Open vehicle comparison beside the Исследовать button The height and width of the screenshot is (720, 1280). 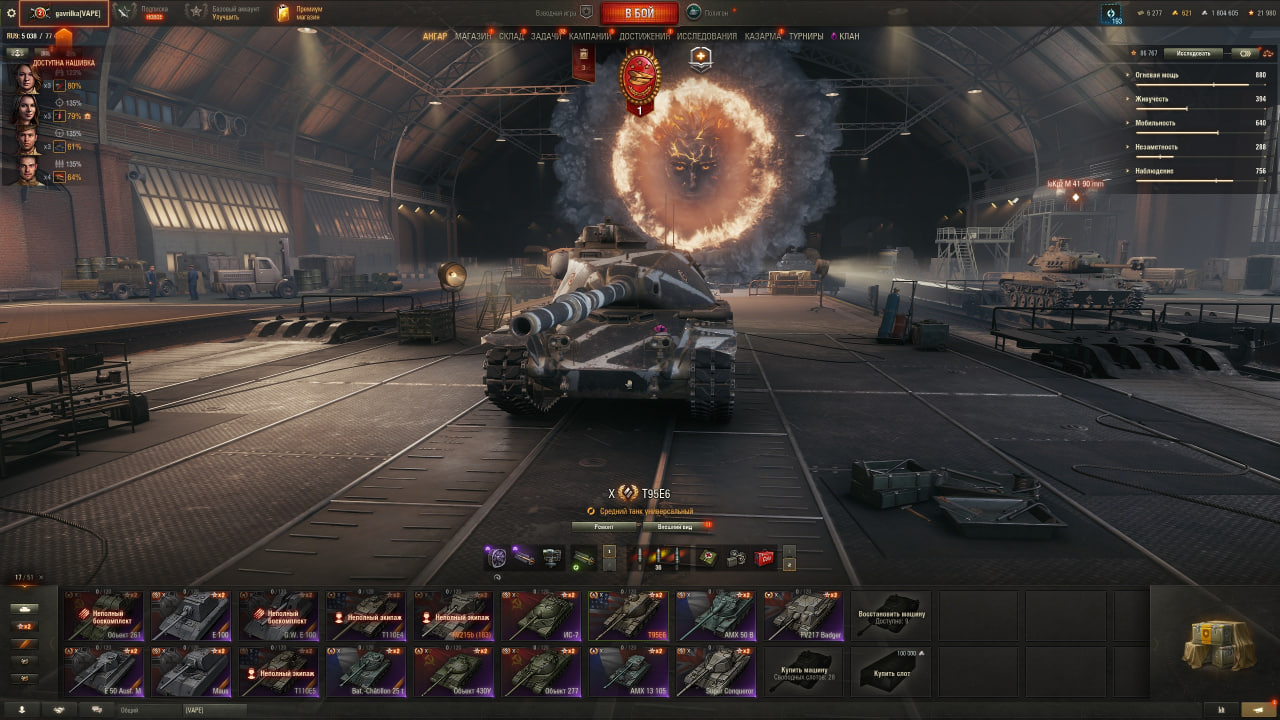pos(1267,53)
